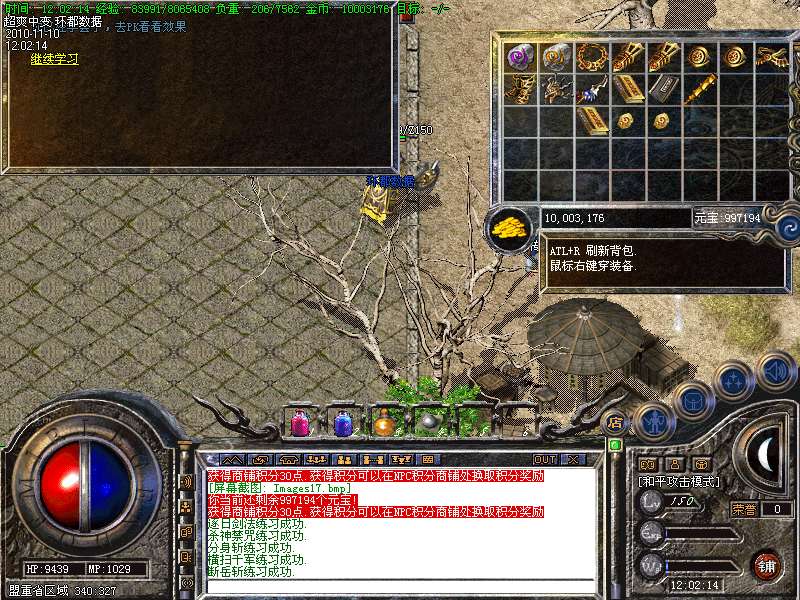Viewport: 800px width, 600px height.
Task: Click the OUT button above the chat
Action: [545, 459]
